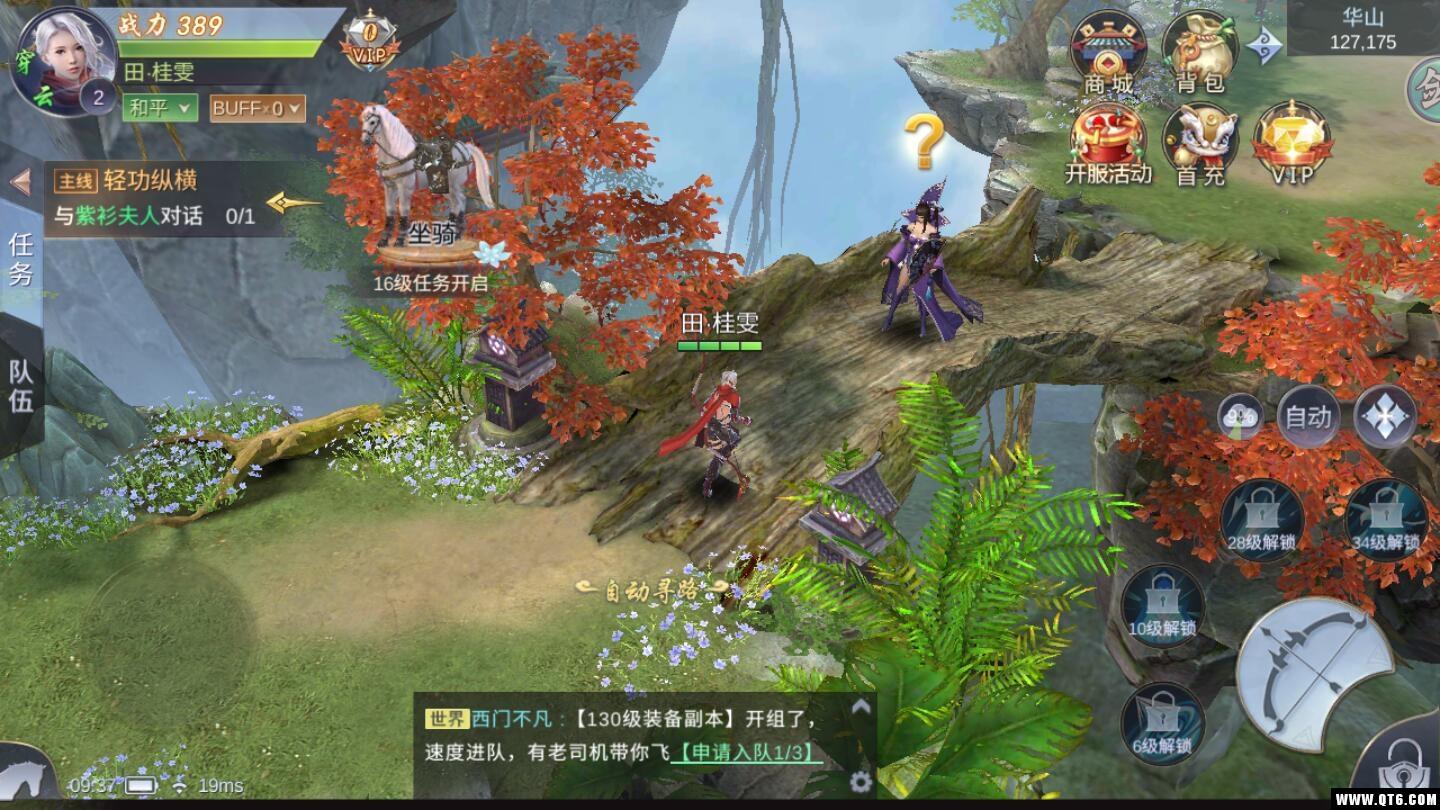1440x810 pixels.
Task: Open the 华山 map location panel
Action: click(1361, 29)
